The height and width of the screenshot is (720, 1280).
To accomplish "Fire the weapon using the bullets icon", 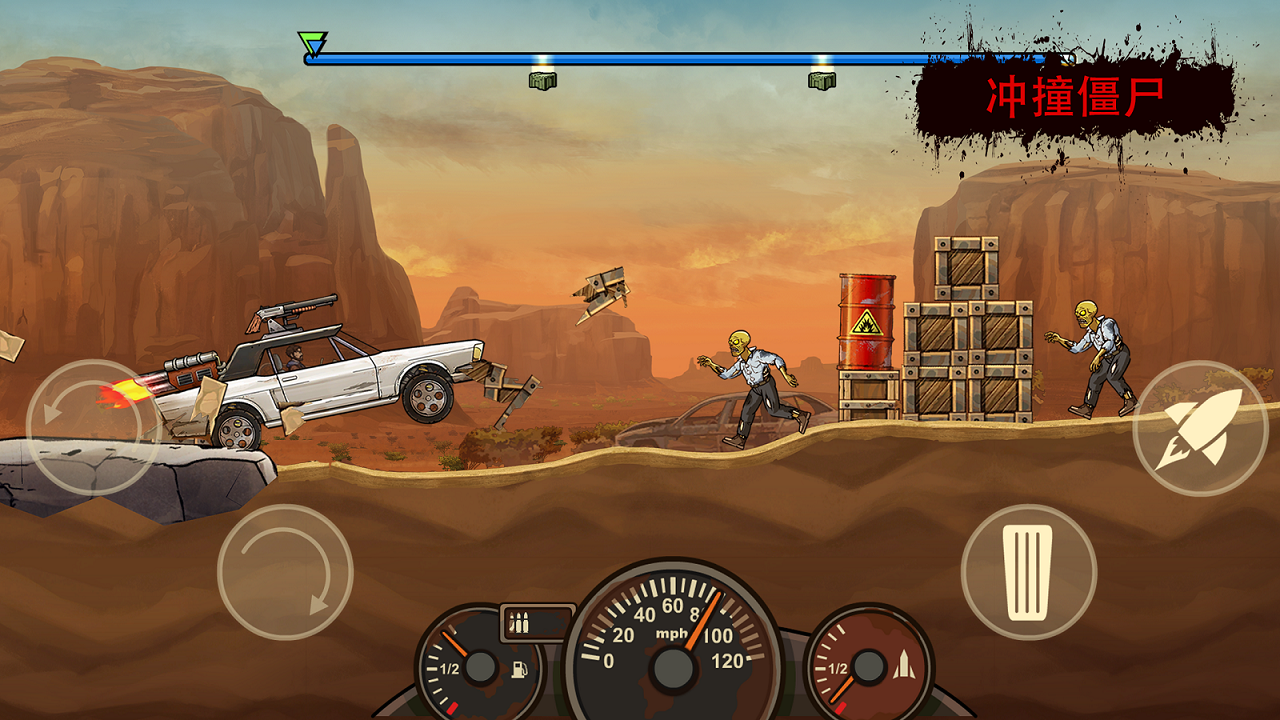I will [x=520, y=623].
